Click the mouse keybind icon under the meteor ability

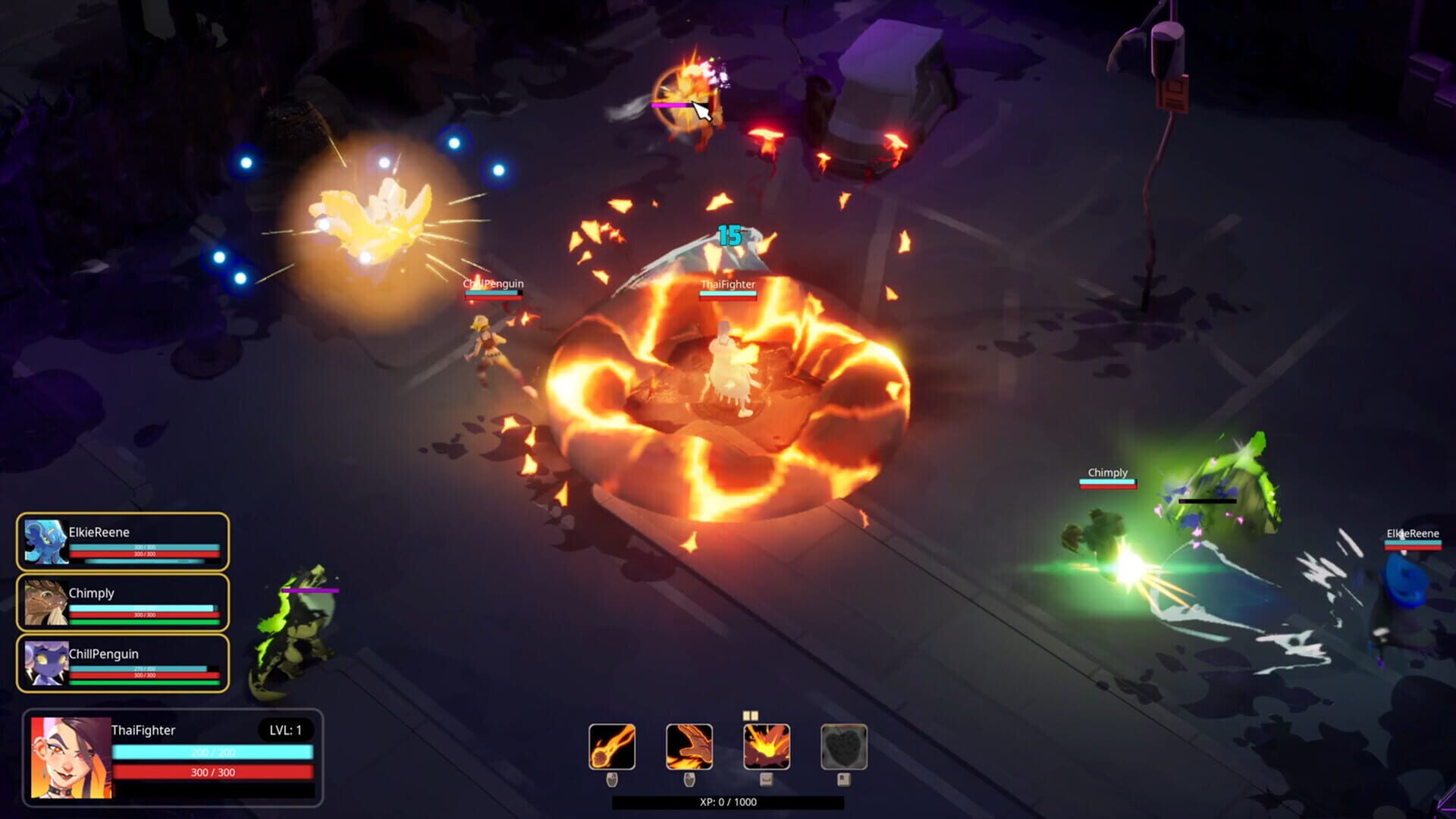[x=613, y=780]
